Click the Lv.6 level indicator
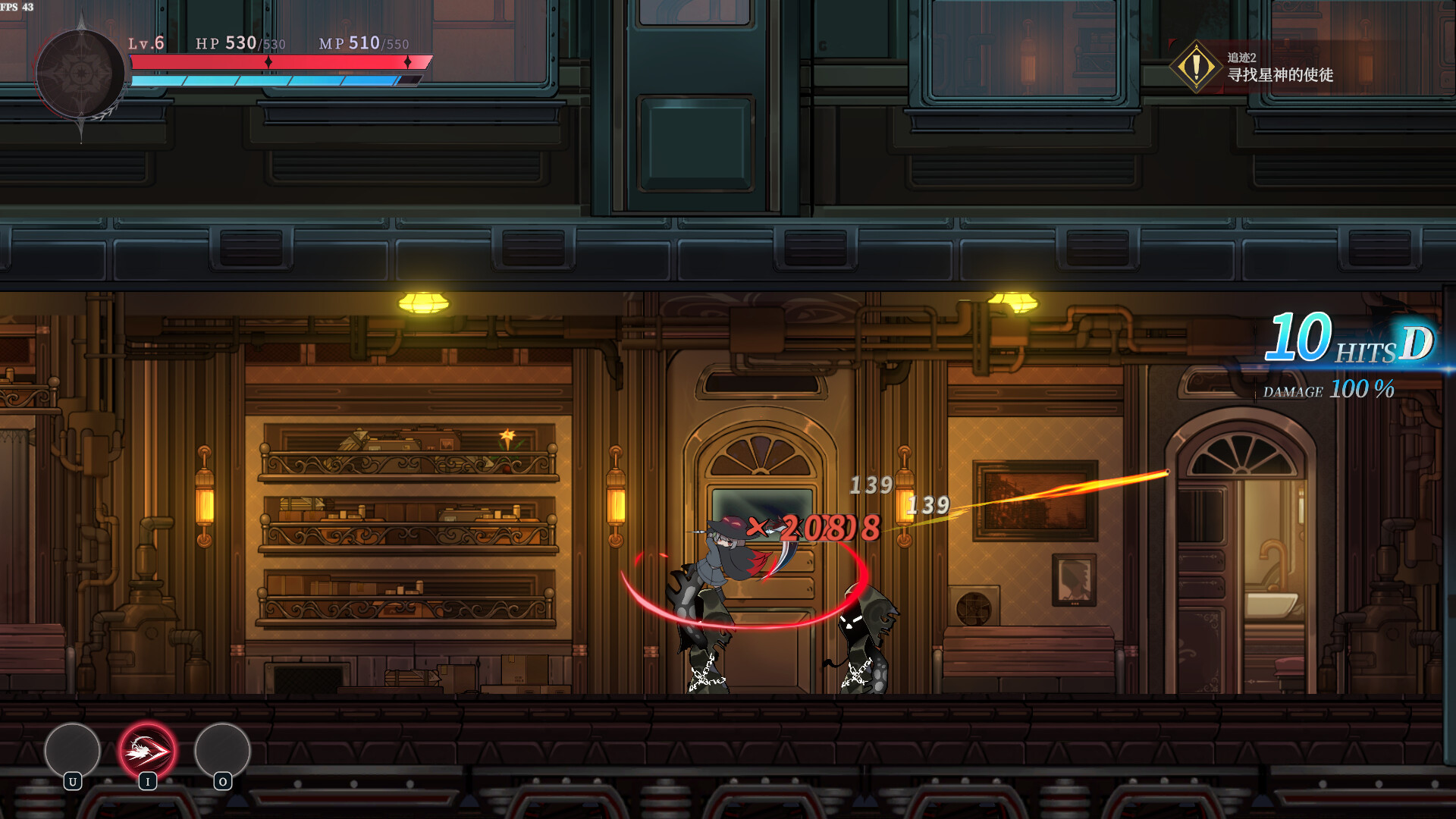 (x=145, y=43)
